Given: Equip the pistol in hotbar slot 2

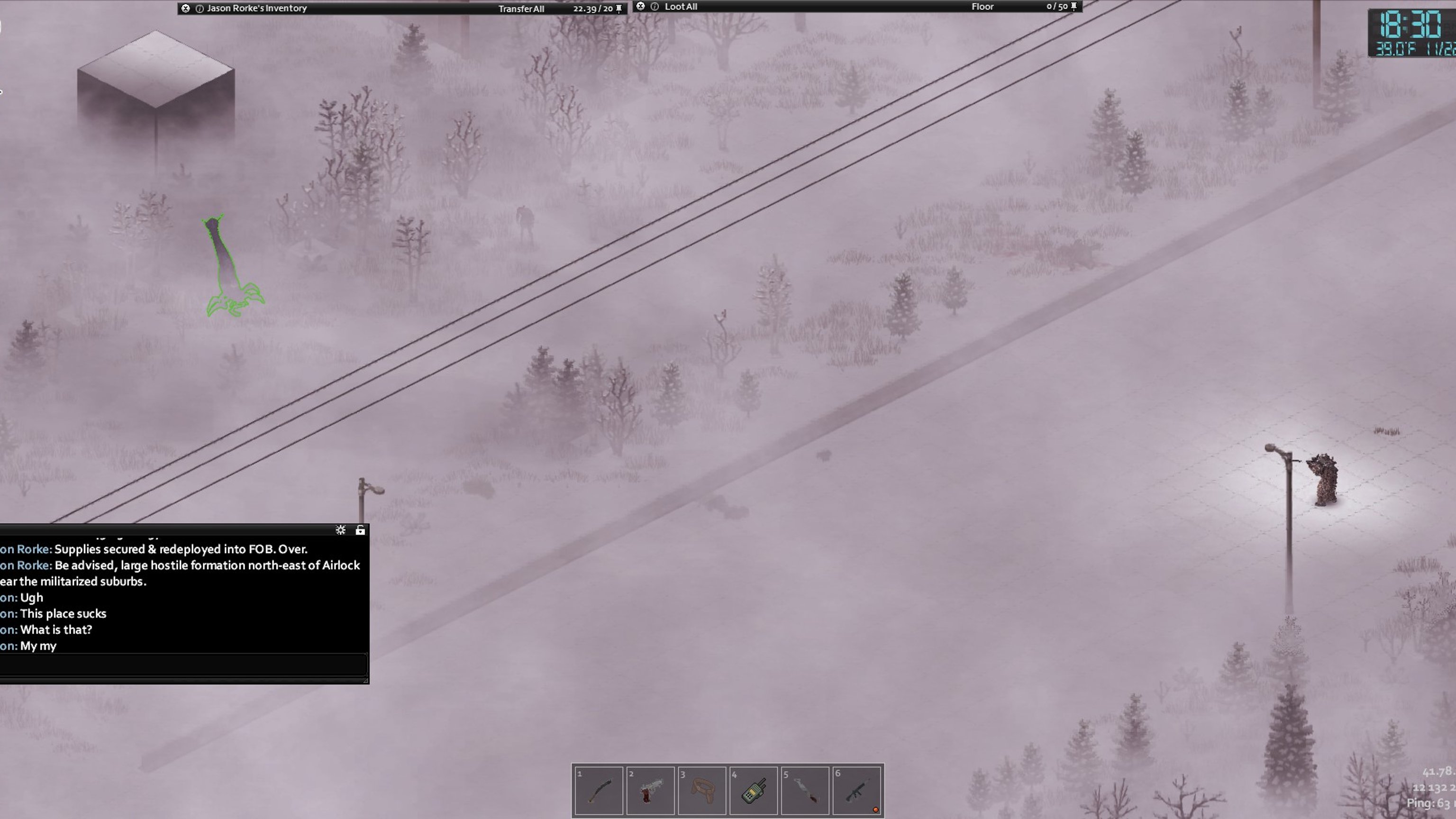Looking at the screenshot, I should (x=650, y=790).
